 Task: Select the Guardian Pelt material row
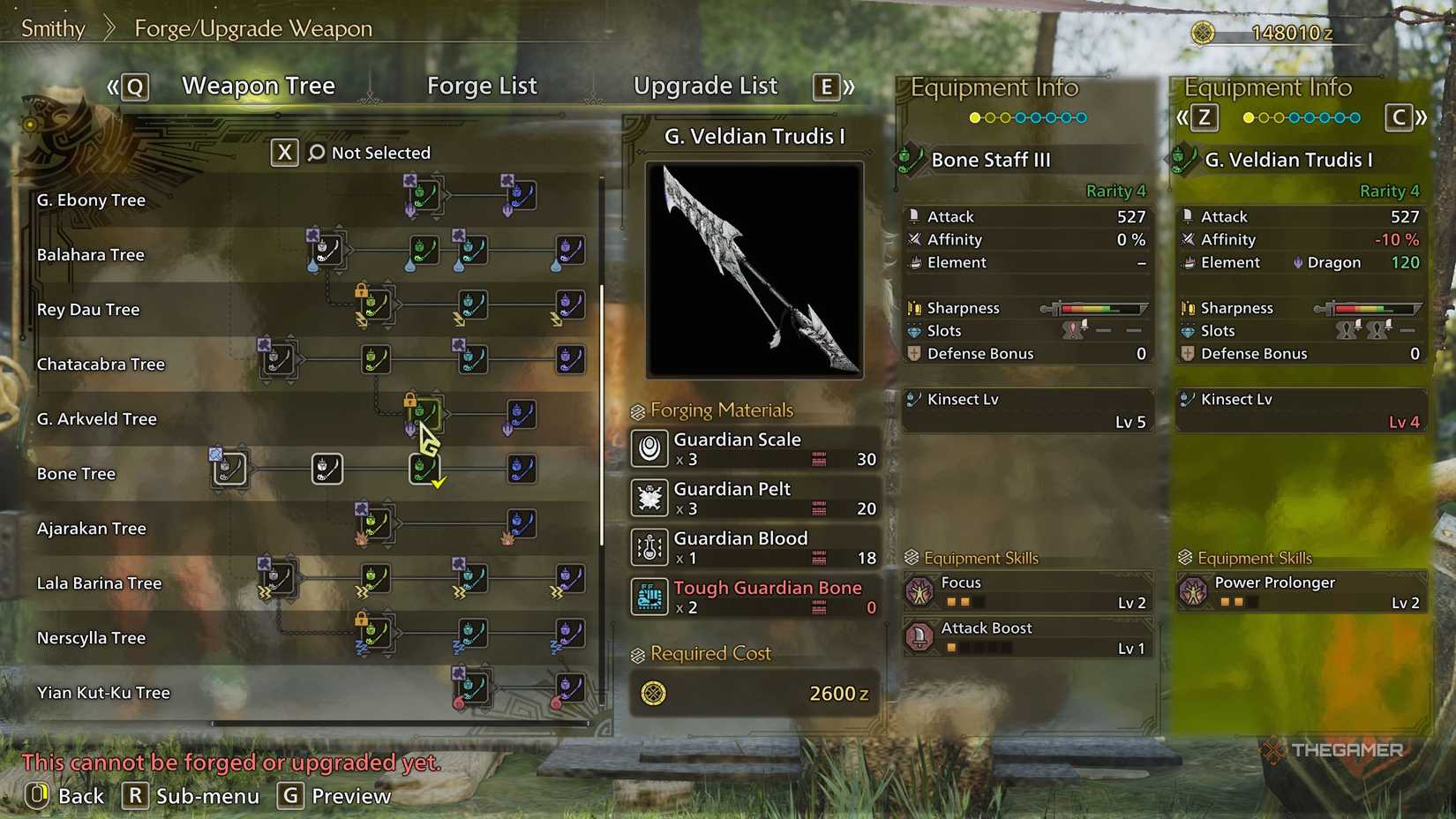(x=754, y=498)
